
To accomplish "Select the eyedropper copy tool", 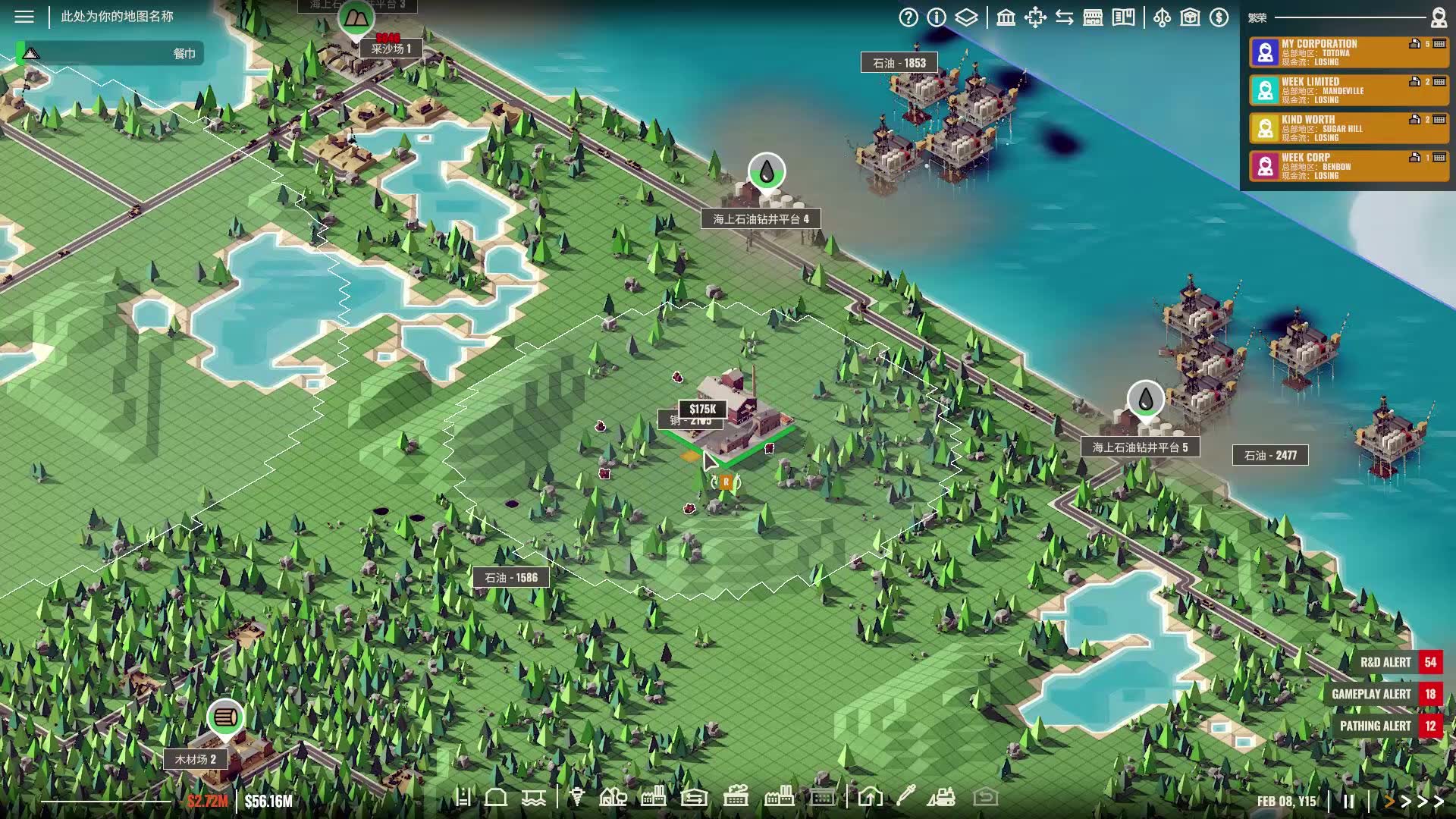I will pyautogui.click(x=905, y=797).
